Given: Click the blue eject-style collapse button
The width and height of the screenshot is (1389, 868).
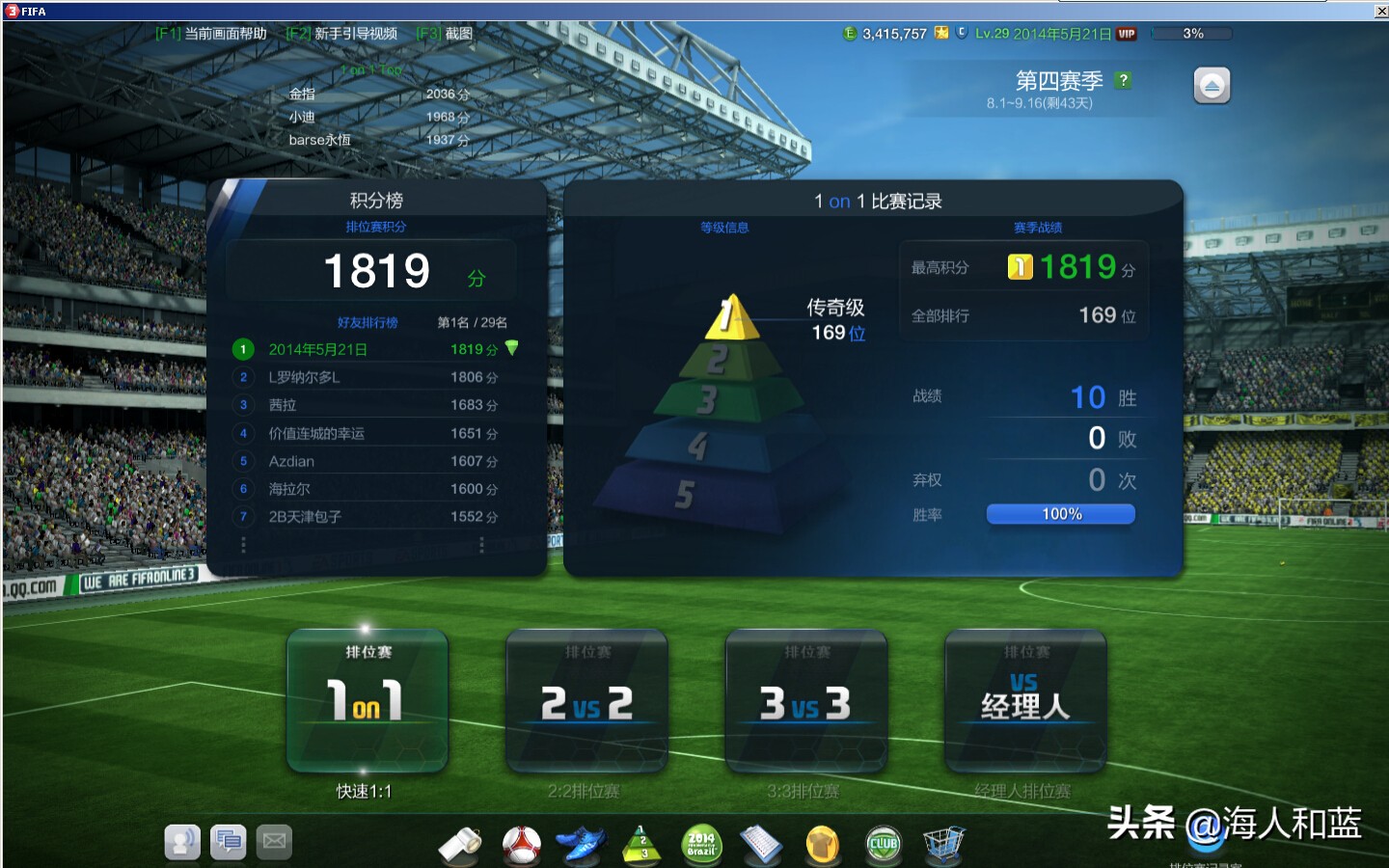Looking at the screenshot, I should [1211, 85].
